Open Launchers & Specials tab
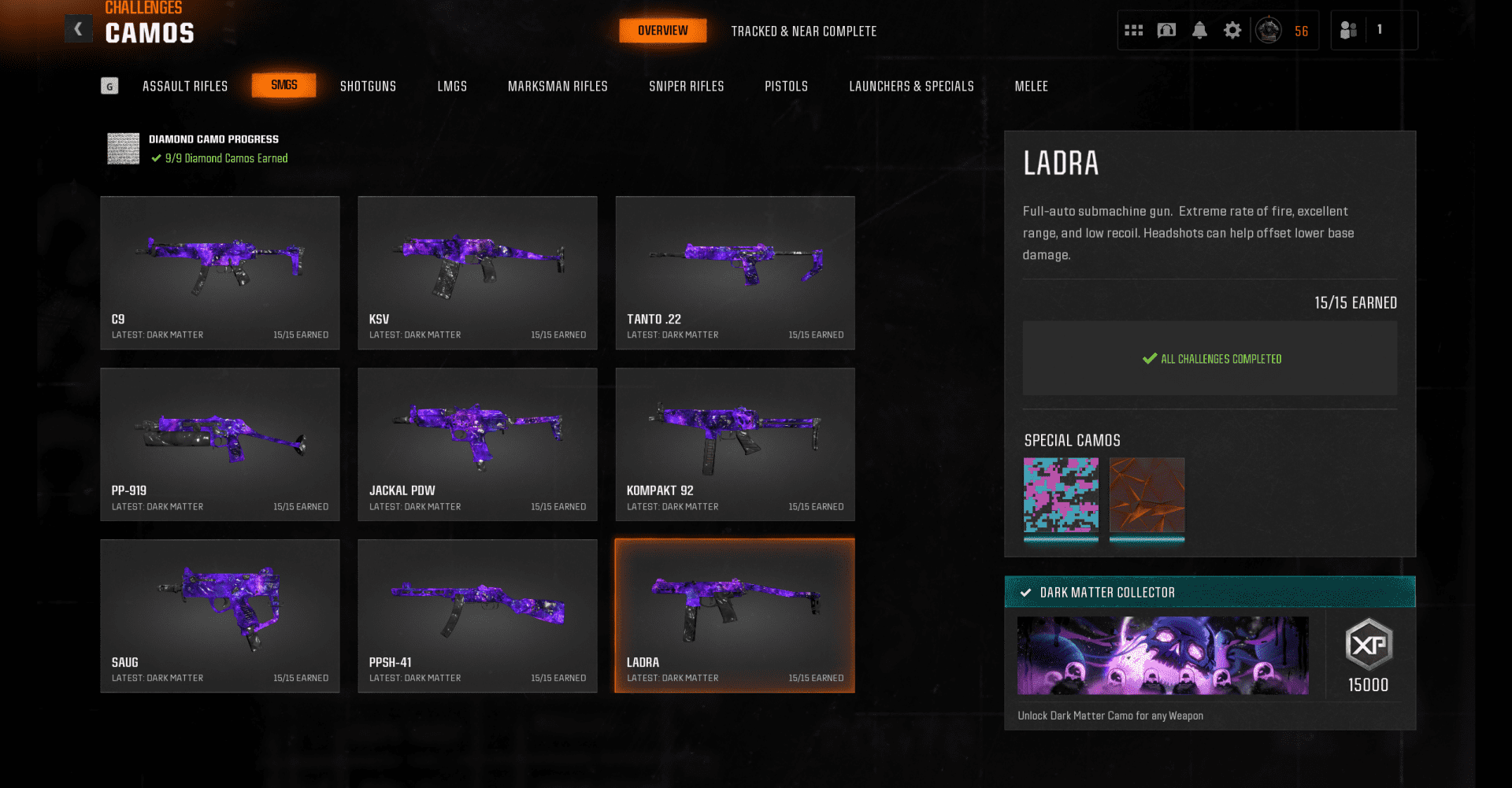Screen dimensions: 1512x788 (911, 87)
